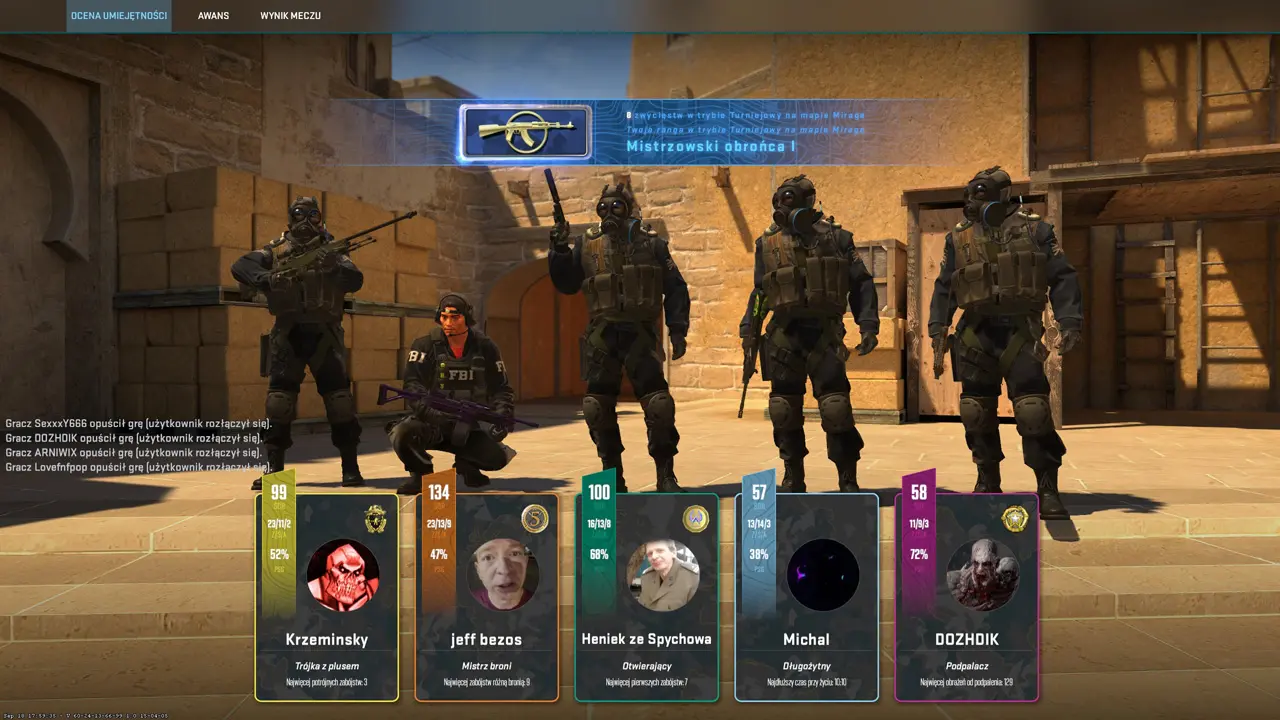Open the Awans tab
This screenshot has width=1280, height=720.
[213, 16]
